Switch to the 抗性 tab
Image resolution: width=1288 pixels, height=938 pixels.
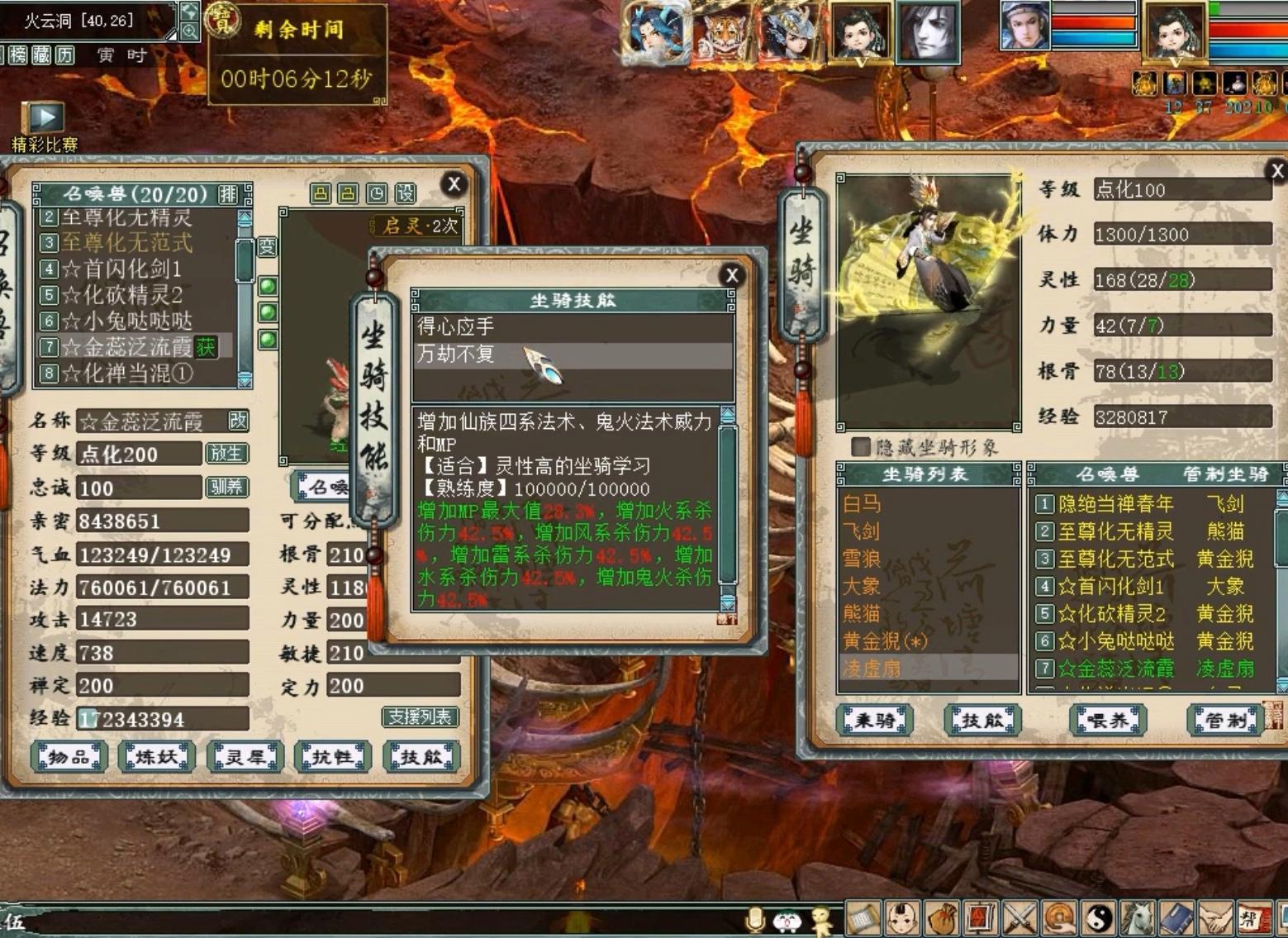click(x=331, y=755)
